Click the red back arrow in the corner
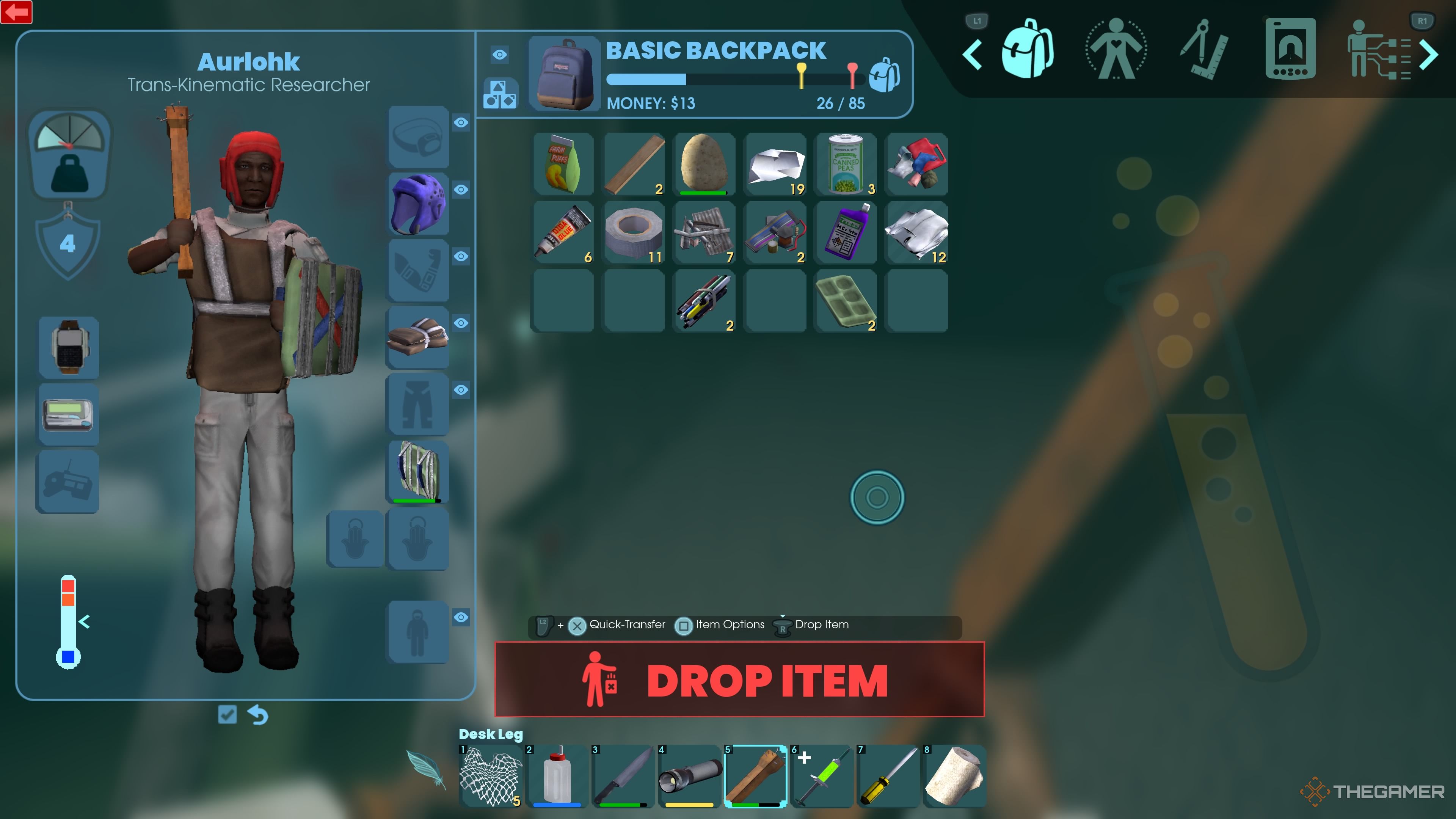Image resolution: width=1456 pixels, height=819 pixels. tap(16, 12)
